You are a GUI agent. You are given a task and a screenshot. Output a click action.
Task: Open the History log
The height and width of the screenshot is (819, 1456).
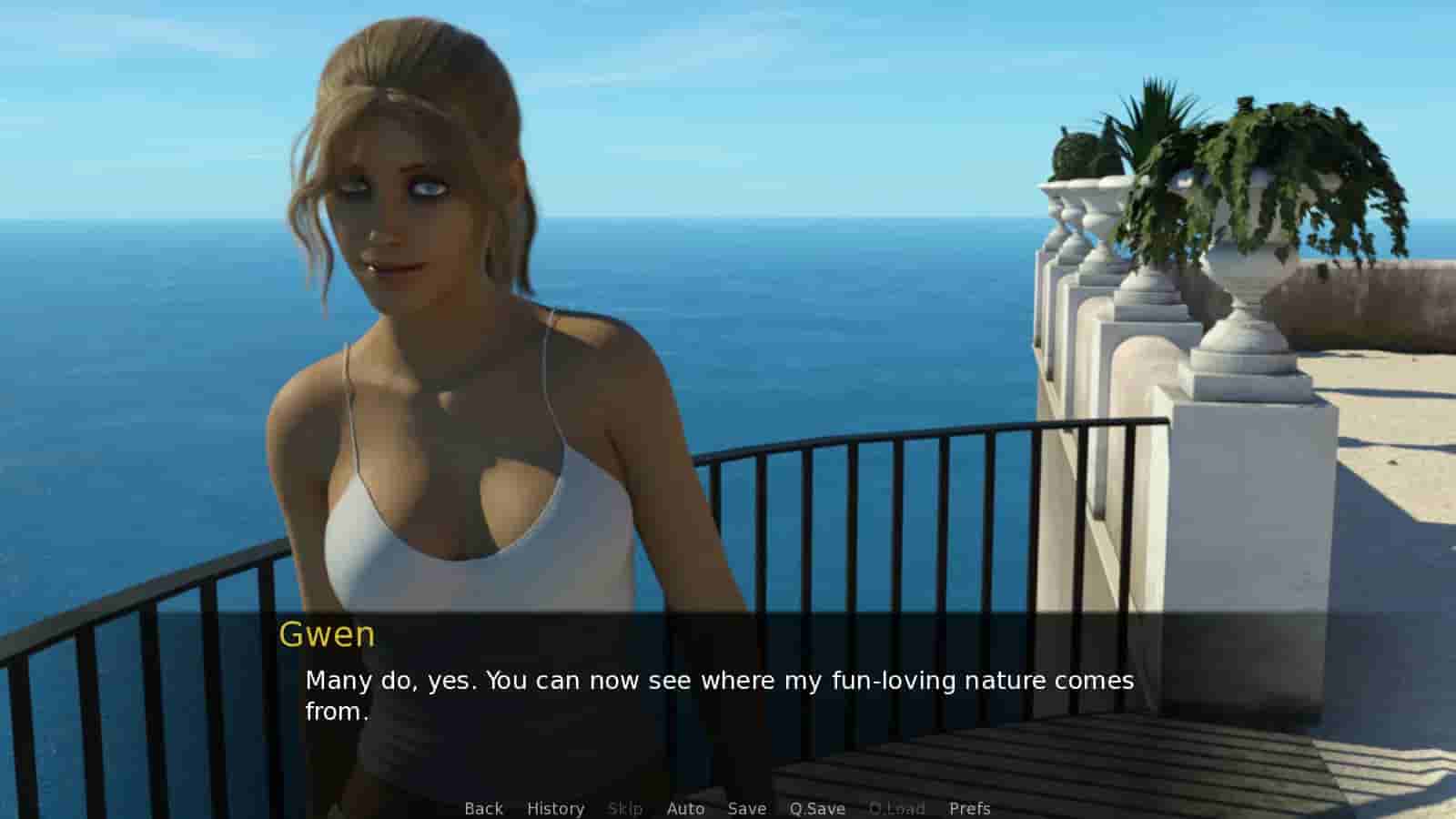tap(556, 808)
